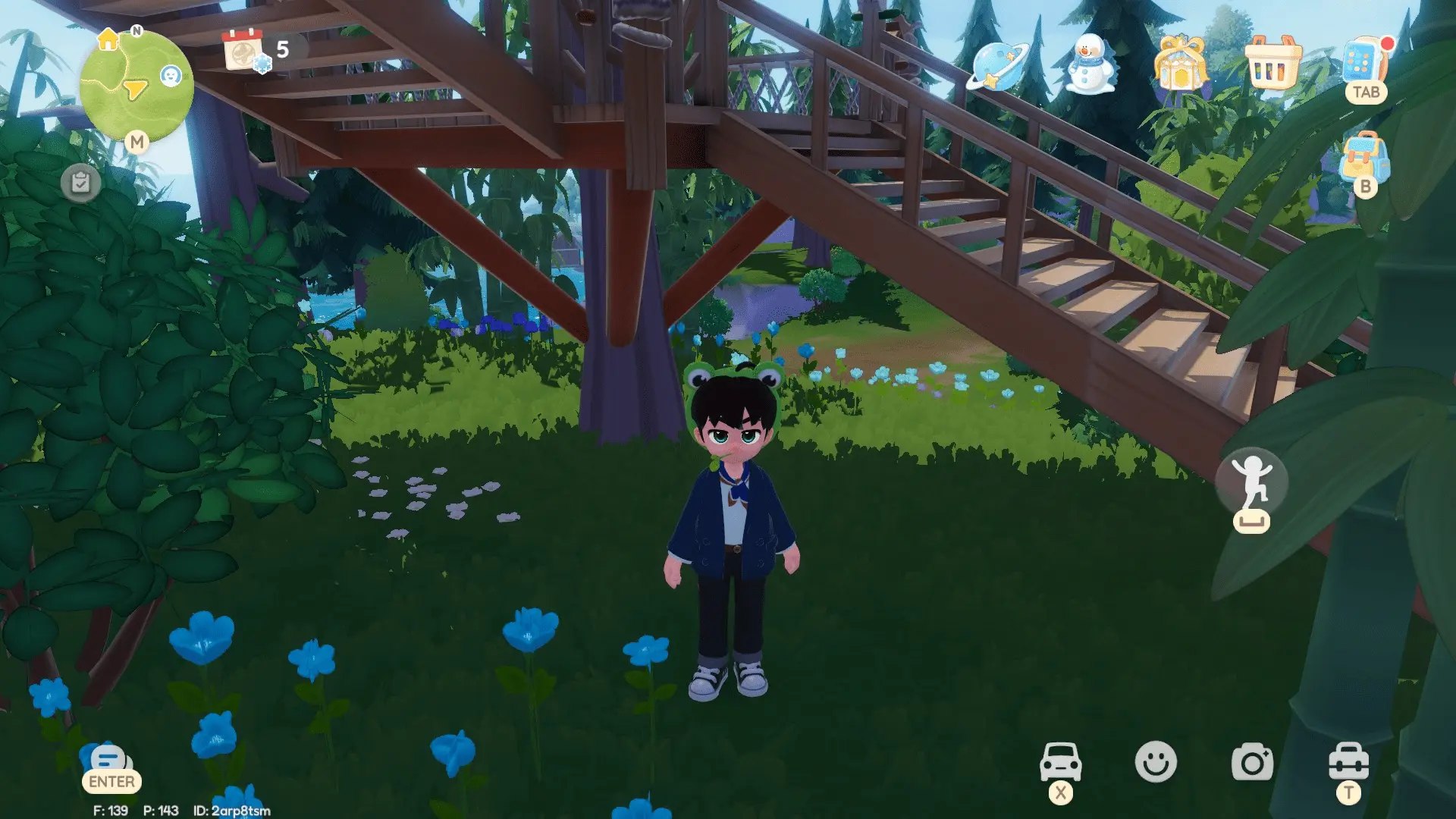Open the shopping basket store

[1272, 68]
